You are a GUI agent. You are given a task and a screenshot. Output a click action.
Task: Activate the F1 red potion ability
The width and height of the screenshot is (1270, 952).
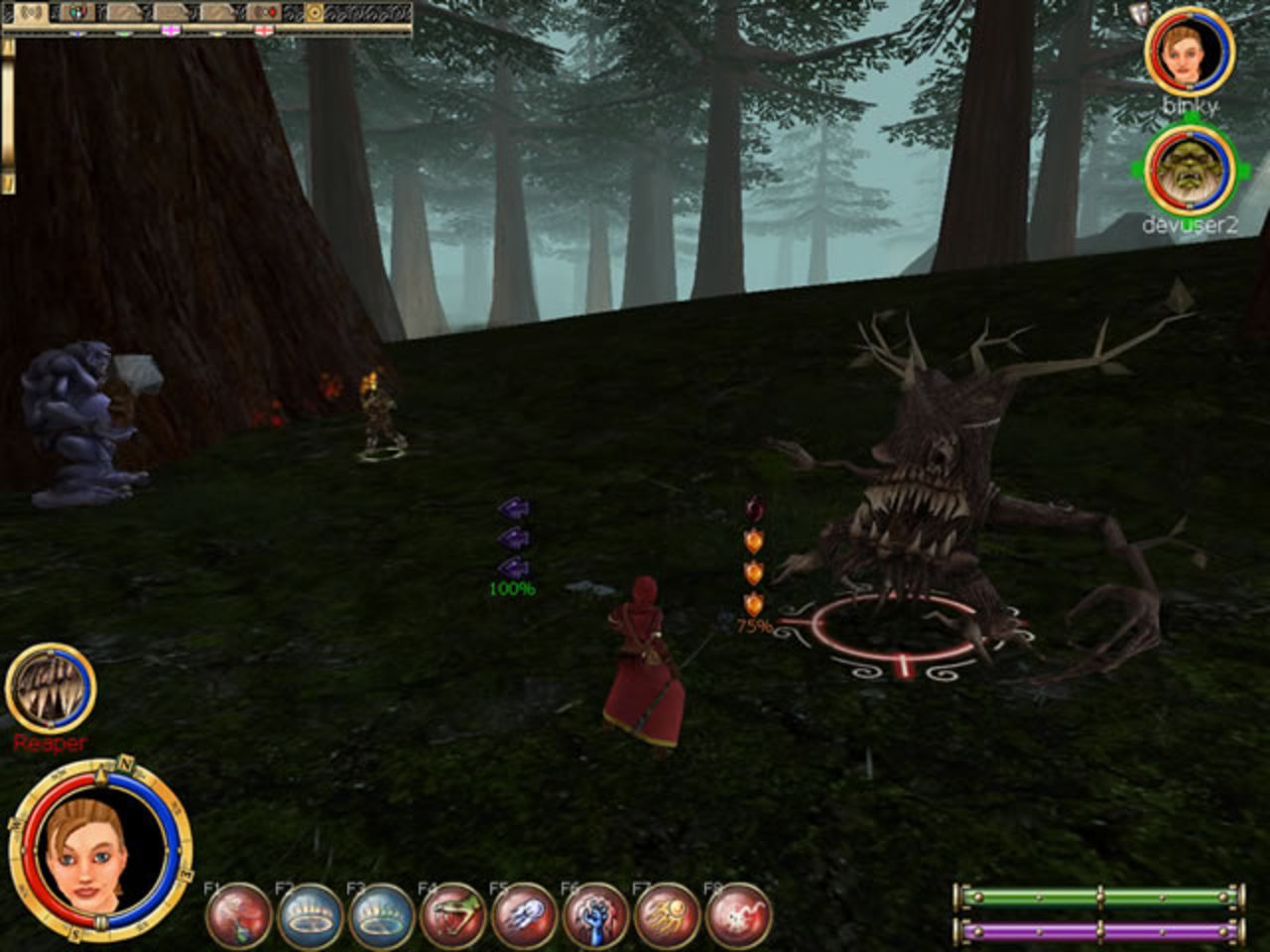(240, 916)
